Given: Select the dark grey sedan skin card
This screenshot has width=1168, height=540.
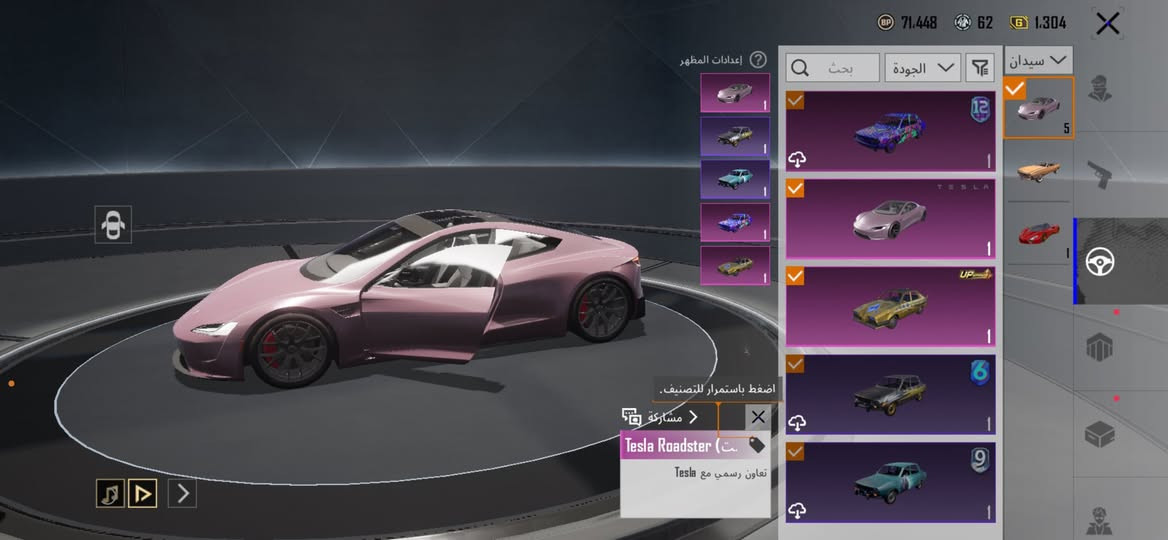Looking at the screenshot, I should tap(890, 394).
